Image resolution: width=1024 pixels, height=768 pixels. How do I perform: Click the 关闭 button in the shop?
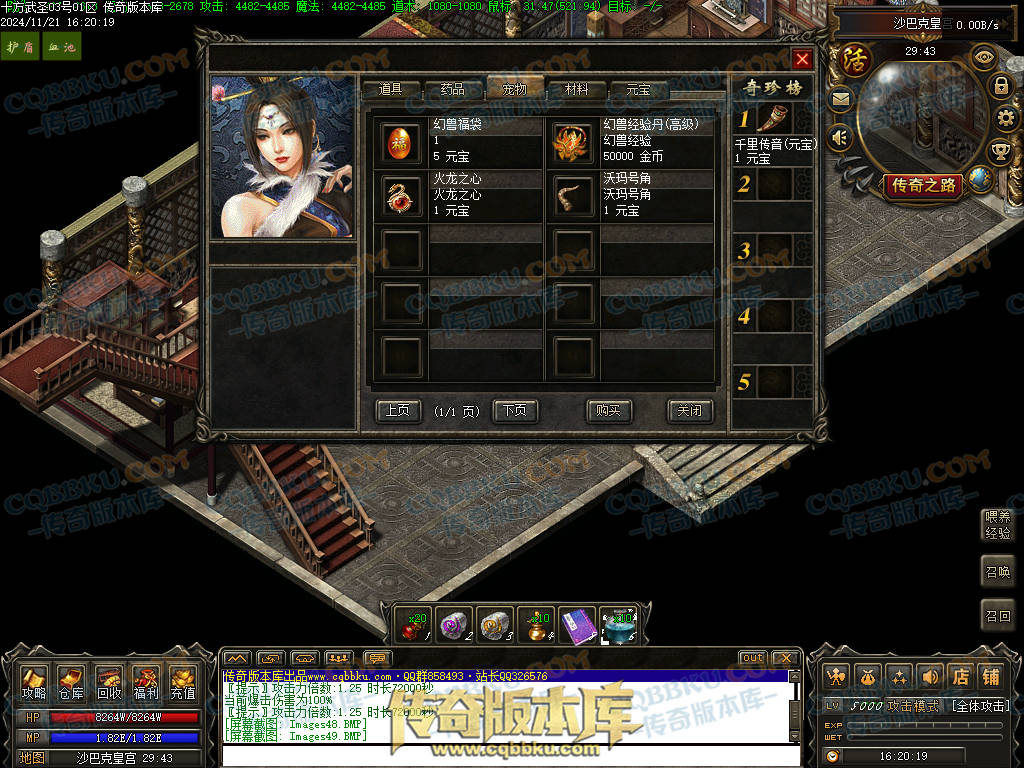[x=689, y=410]
